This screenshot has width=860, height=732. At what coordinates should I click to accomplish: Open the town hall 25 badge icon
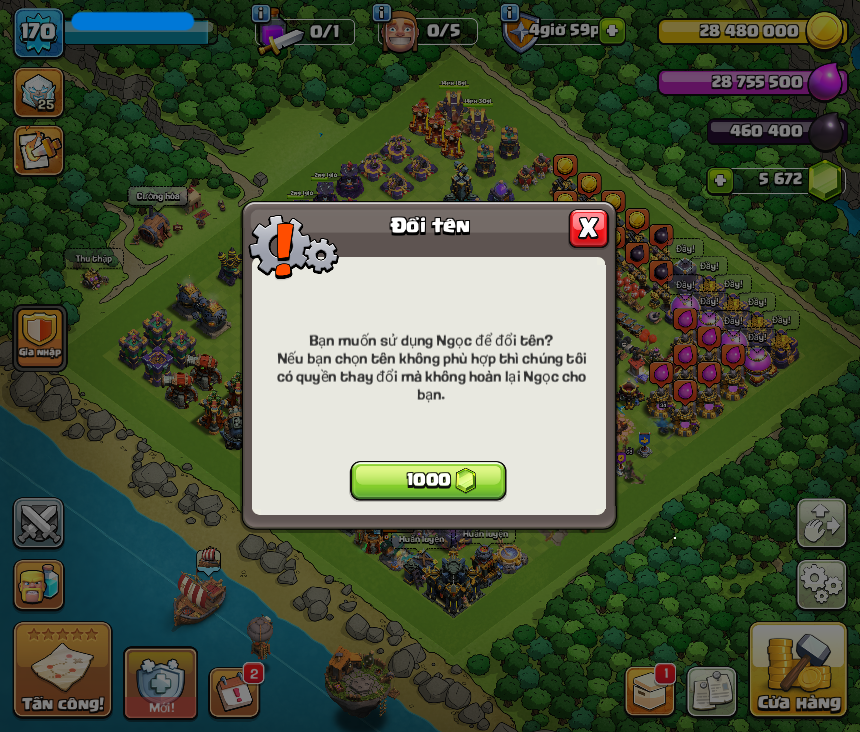click(x=39, y=92)
